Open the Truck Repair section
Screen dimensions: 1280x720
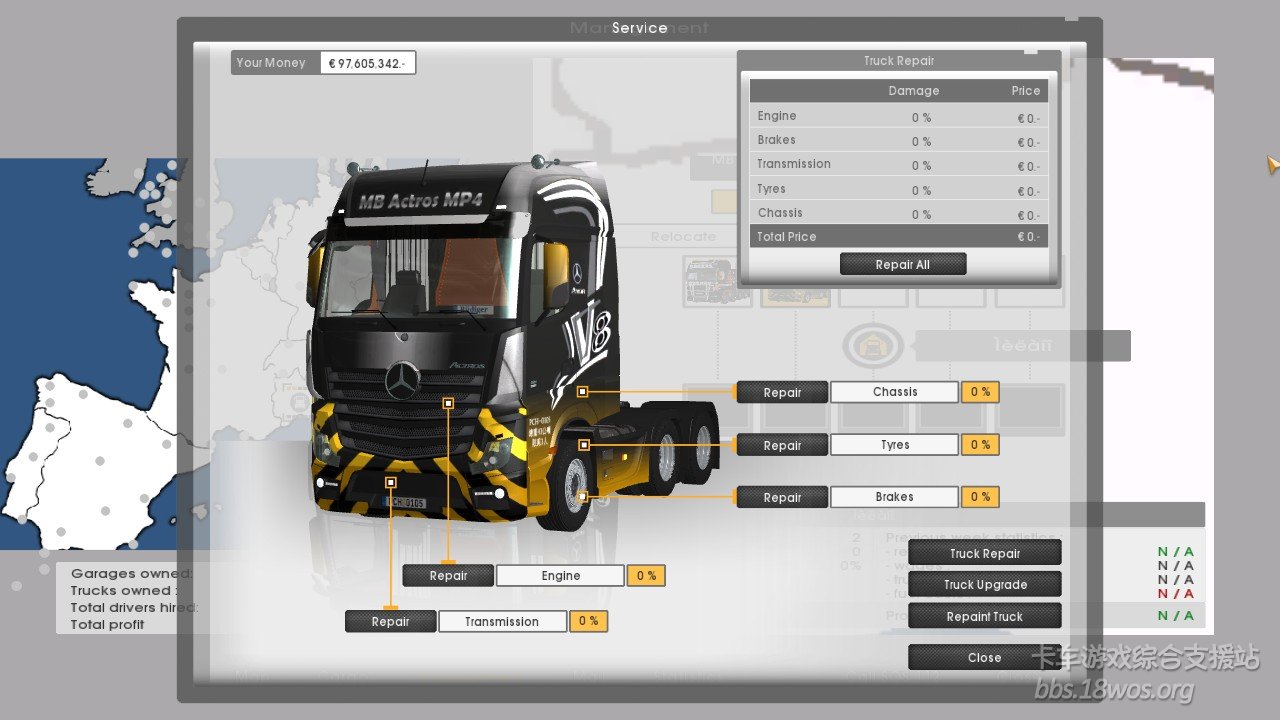984,553
